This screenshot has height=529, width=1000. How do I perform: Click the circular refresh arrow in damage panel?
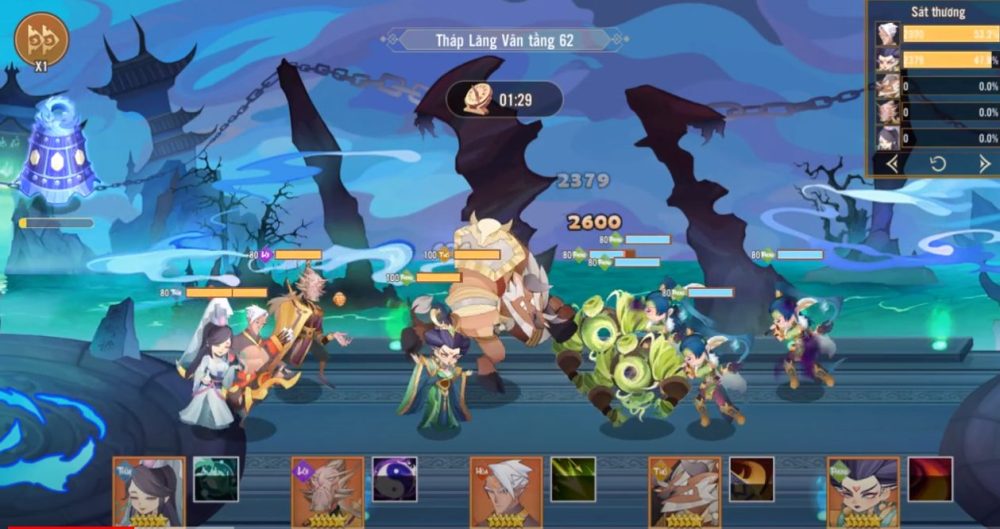(x=938, y=163)
